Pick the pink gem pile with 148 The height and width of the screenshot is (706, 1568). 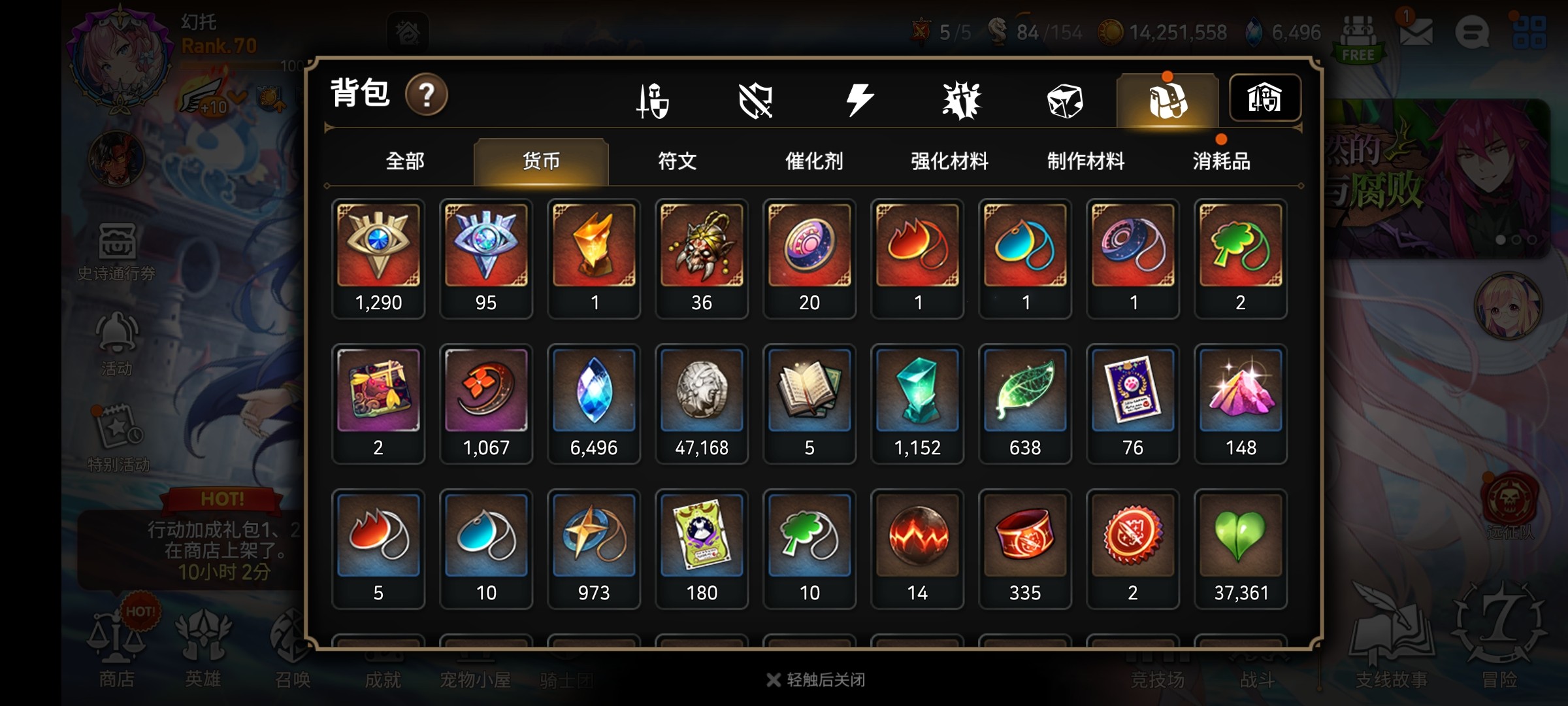coord(1240,403)
